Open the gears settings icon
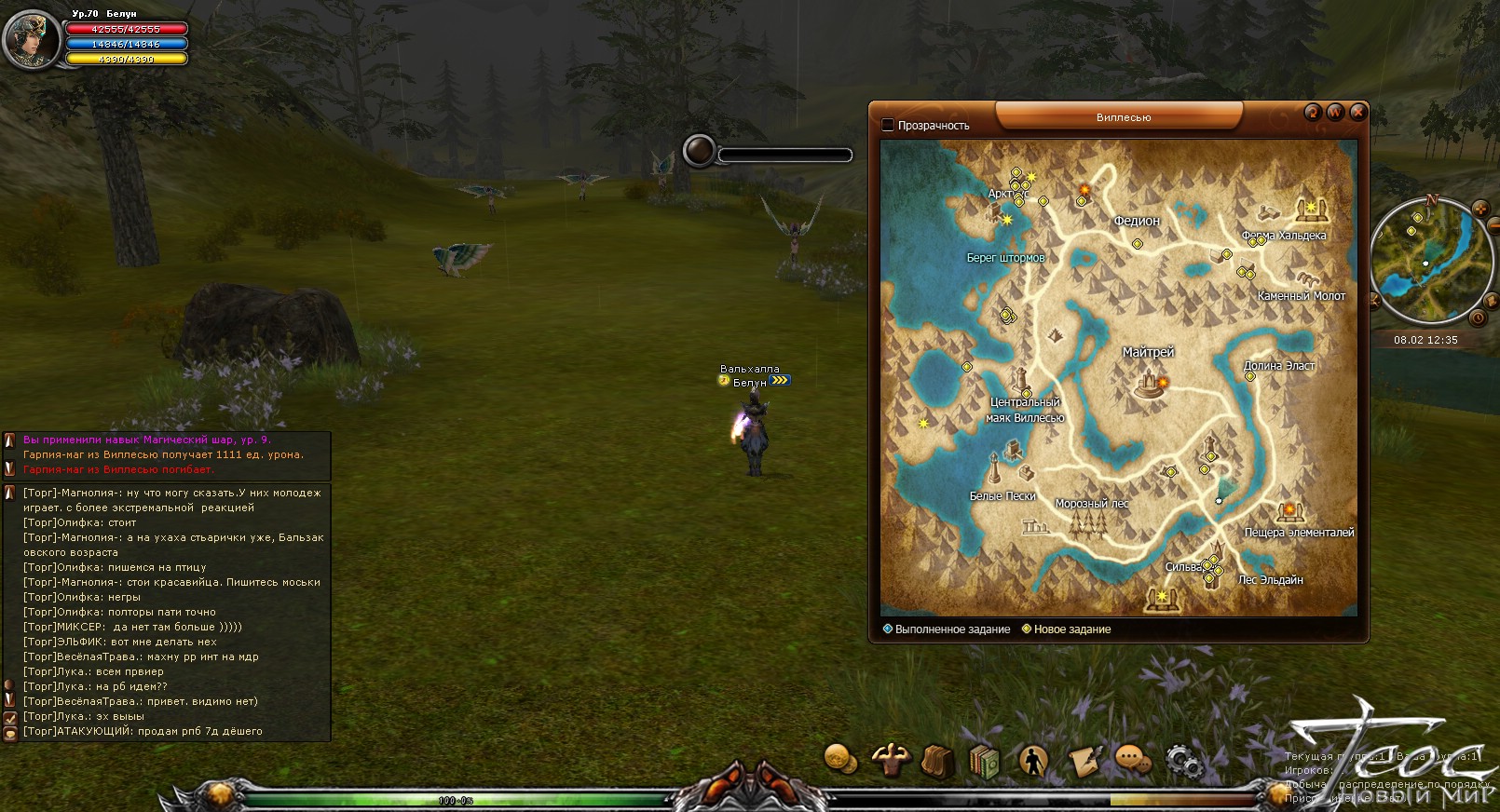 1182,761
